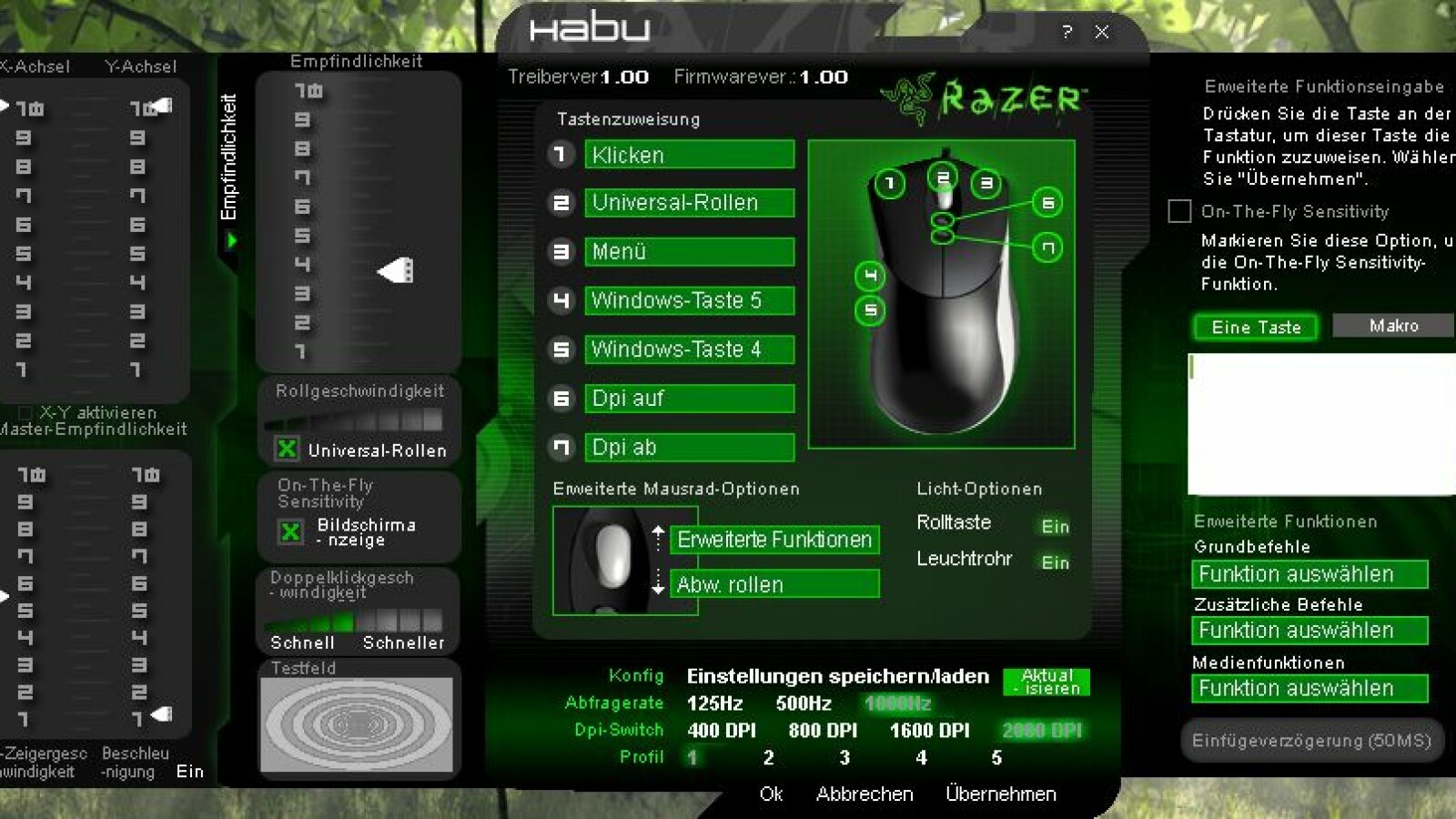Image resolution: width=1456 pixels, height=819 pixels.
Task: Switch to the Makro tab
Action: pyautogui.click(x=1391, y=325)
